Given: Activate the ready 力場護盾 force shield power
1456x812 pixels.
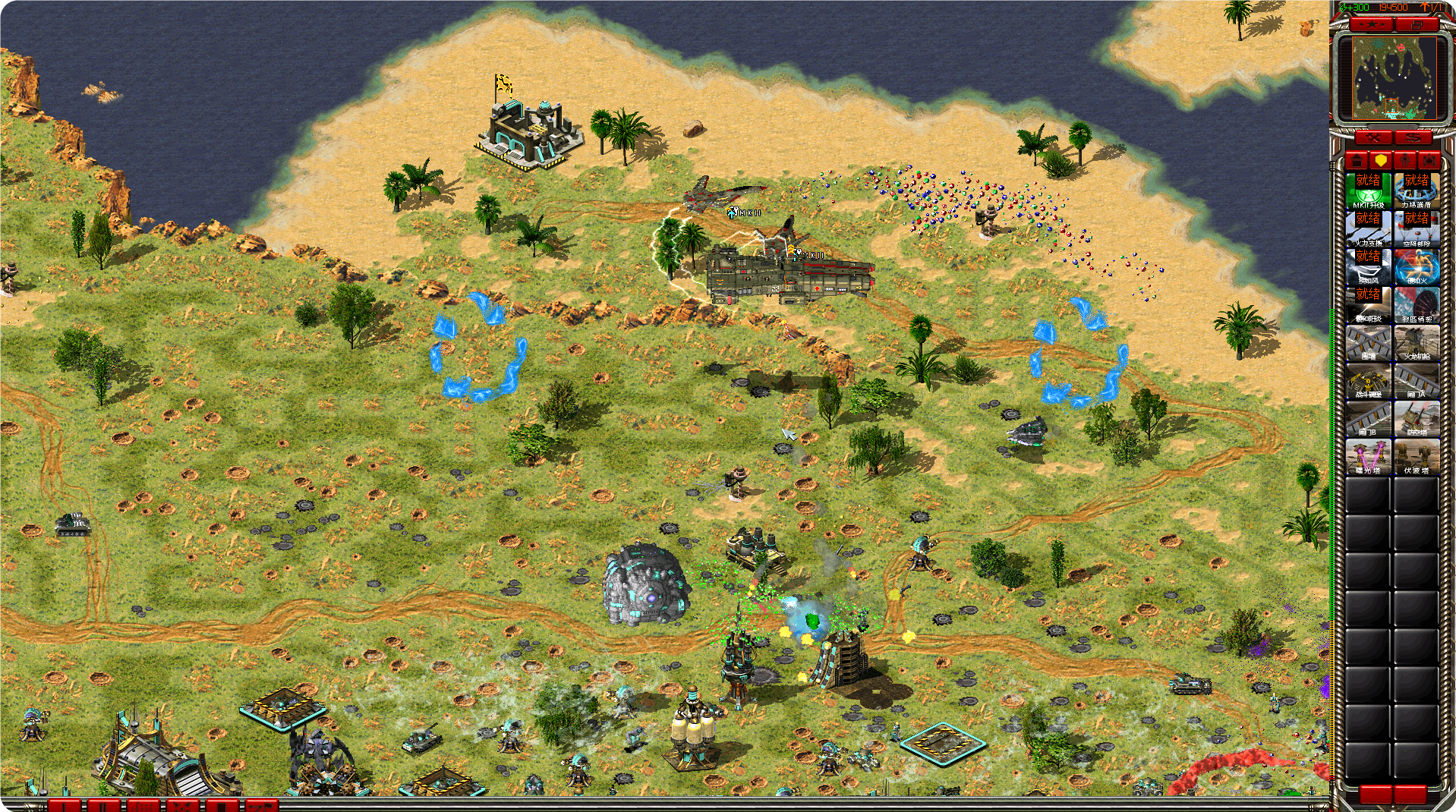Looking at the screenshot, I should click(x=1416, y=190).
